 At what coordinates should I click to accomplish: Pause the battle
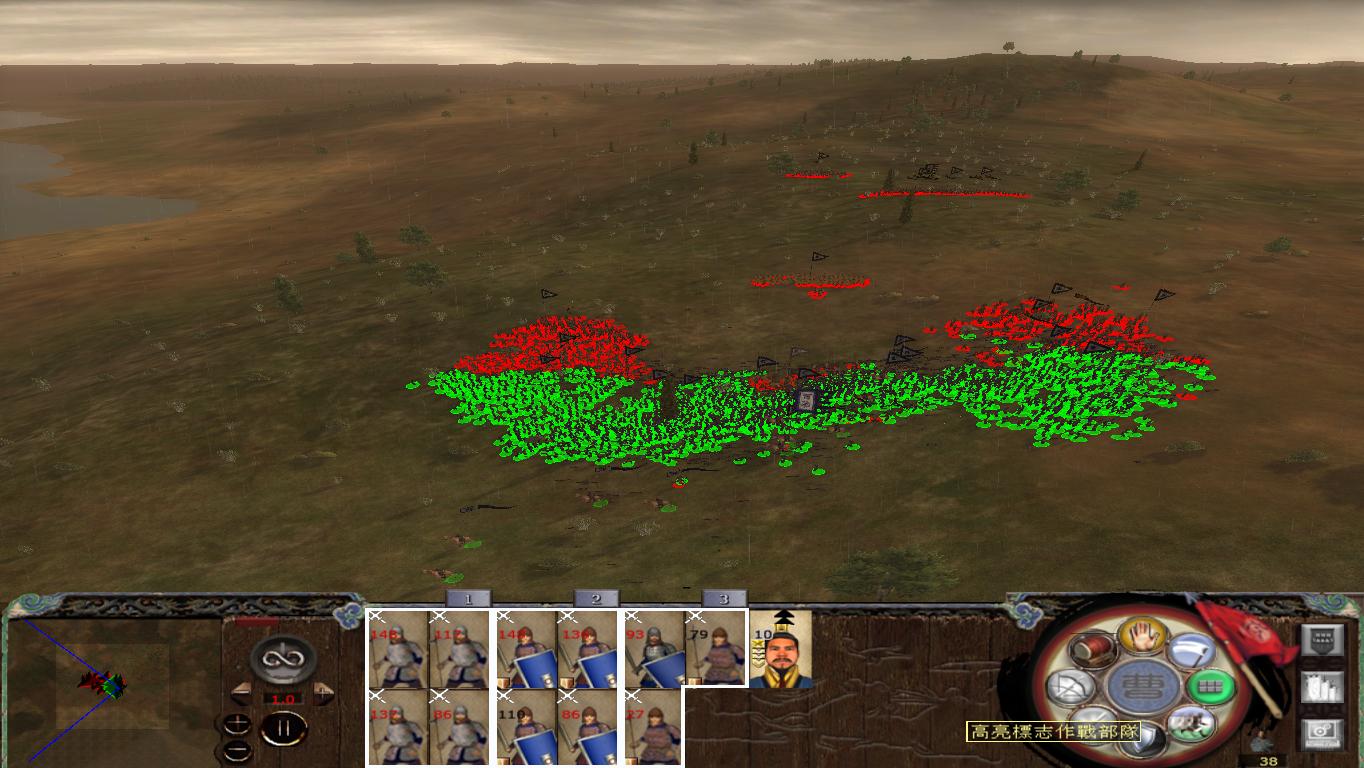click(x=283, y=728)
